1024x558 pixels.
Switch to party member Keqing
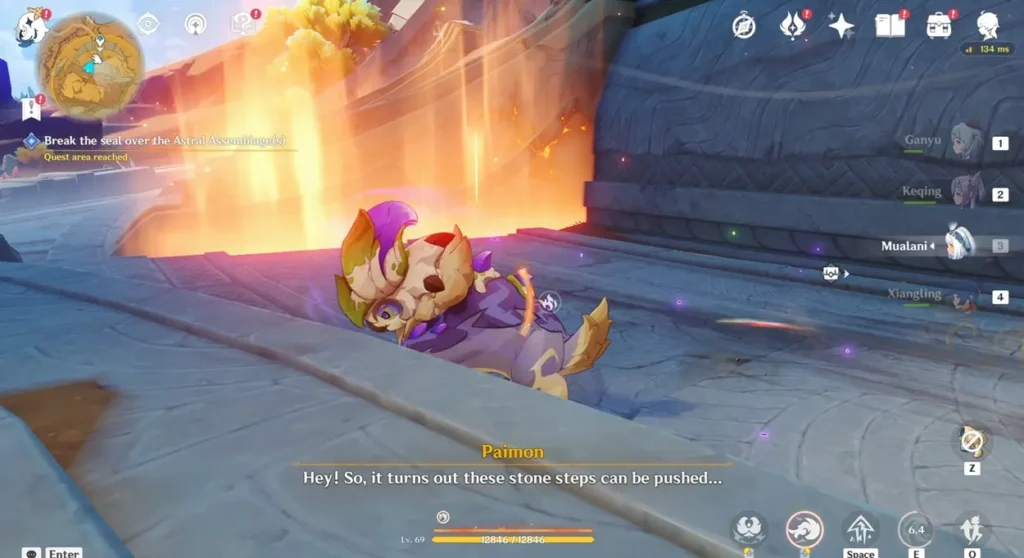point(965,193)
